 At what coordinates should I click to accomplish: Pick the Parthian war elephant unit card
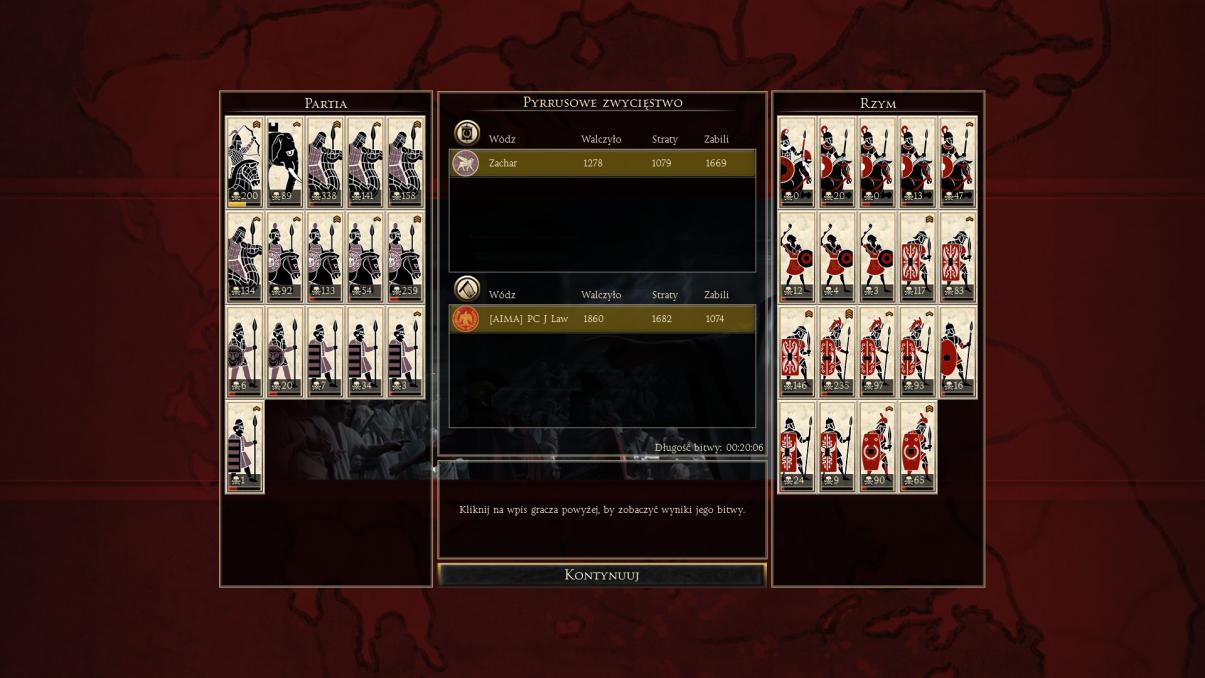coord(285,162)
